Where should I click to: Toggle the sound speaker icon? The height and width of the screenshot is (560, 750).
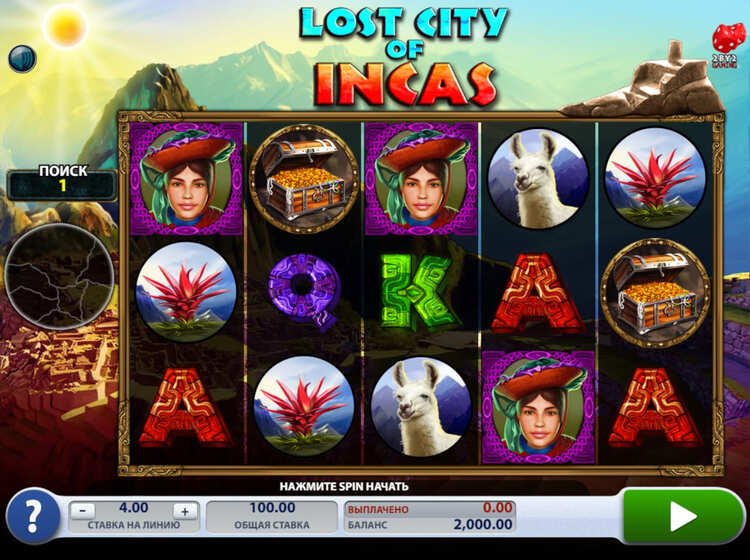click(22, 59)
